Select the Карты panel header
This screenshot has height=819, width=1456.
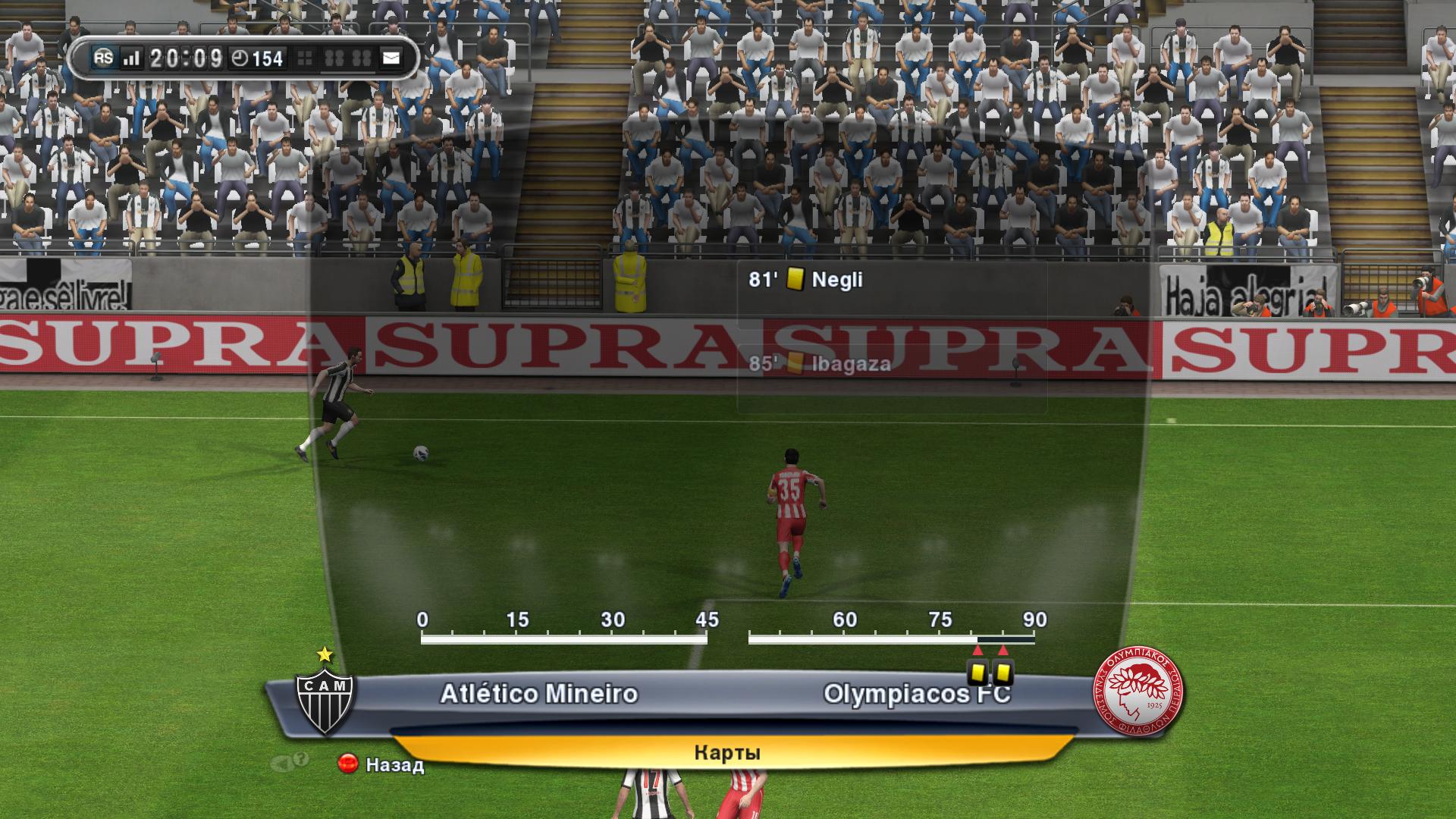726,752
